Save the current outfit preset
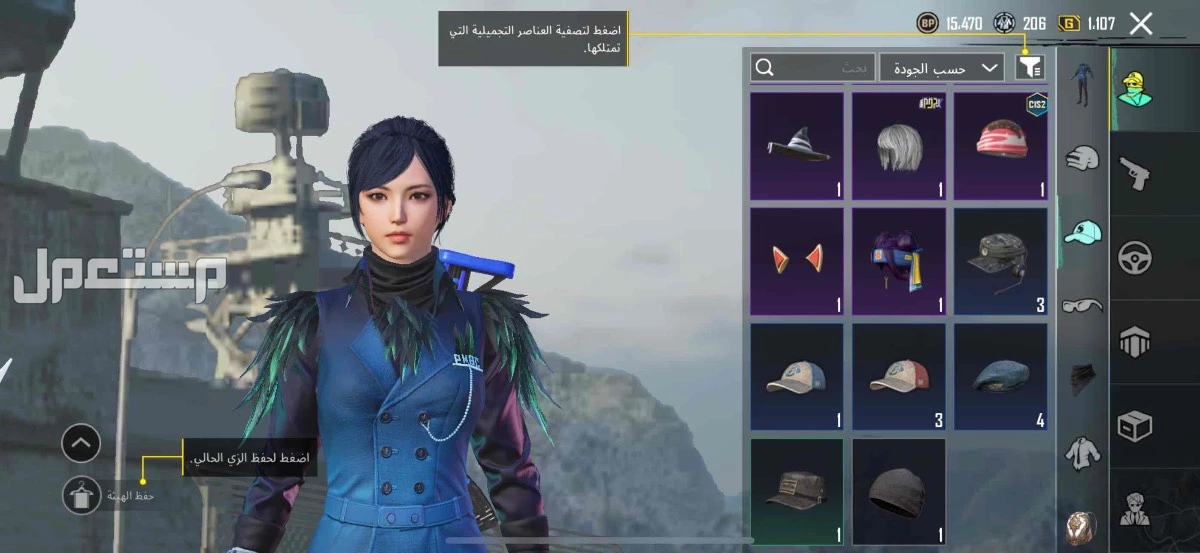 coord(81,495)
